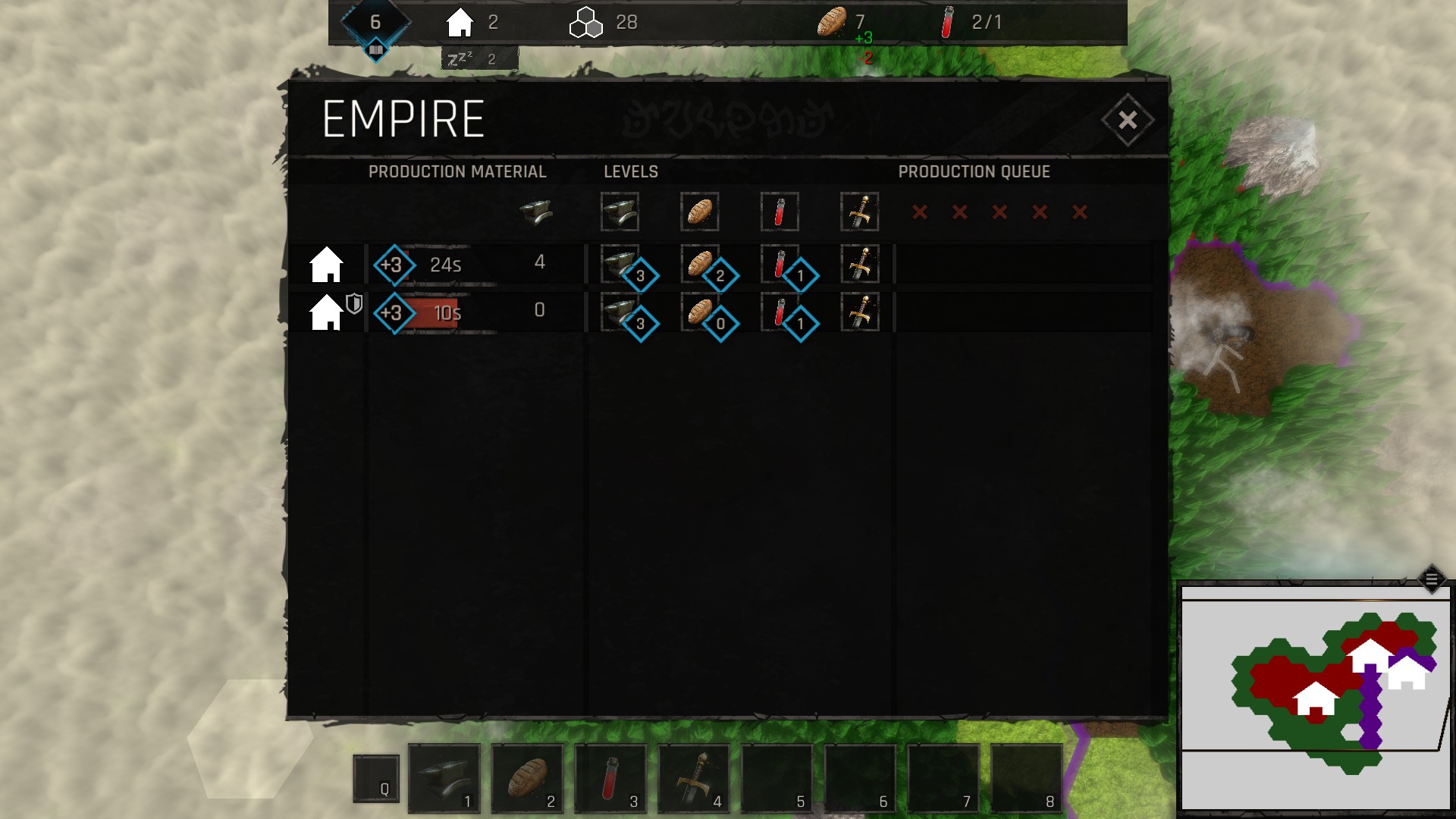Queue a sword in the shielded settlement
The image size is (1456, 819).
click(x=860, y=312)
